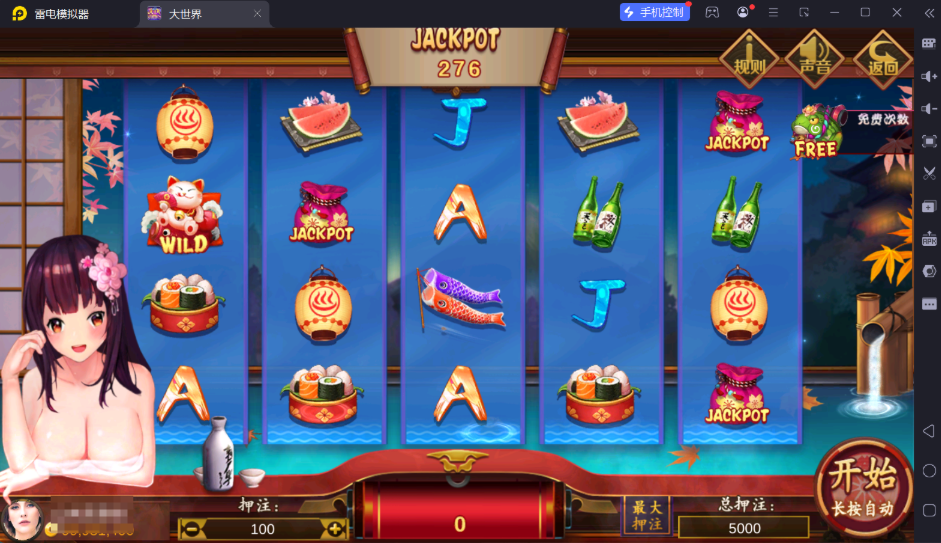941x543 pixels.
Task: Toggle the 声音 sound button
Action: [815, 57]
